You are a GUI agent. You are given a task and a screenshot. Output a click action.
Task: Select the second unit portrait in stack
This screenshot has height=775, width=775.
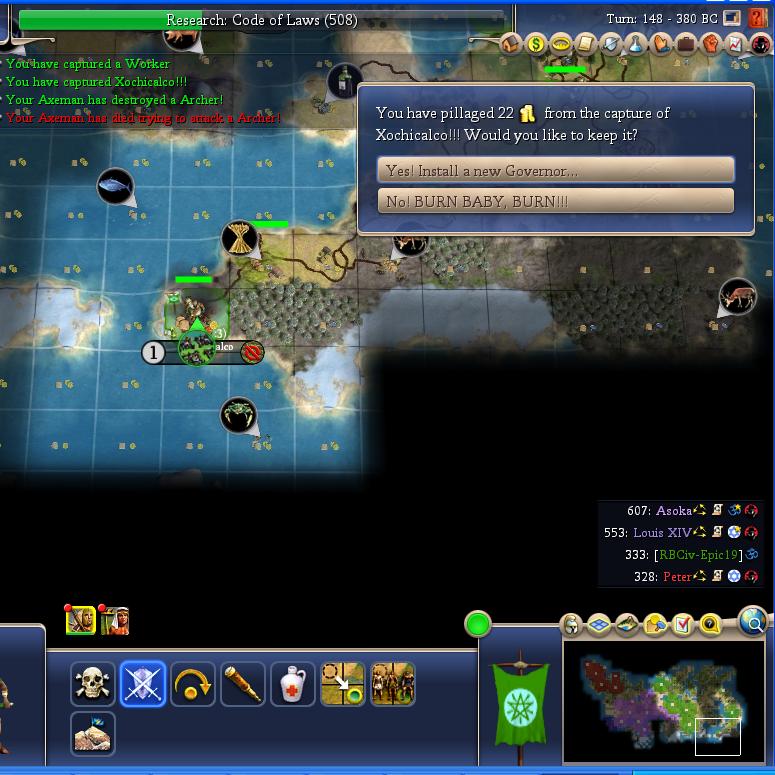114,620
